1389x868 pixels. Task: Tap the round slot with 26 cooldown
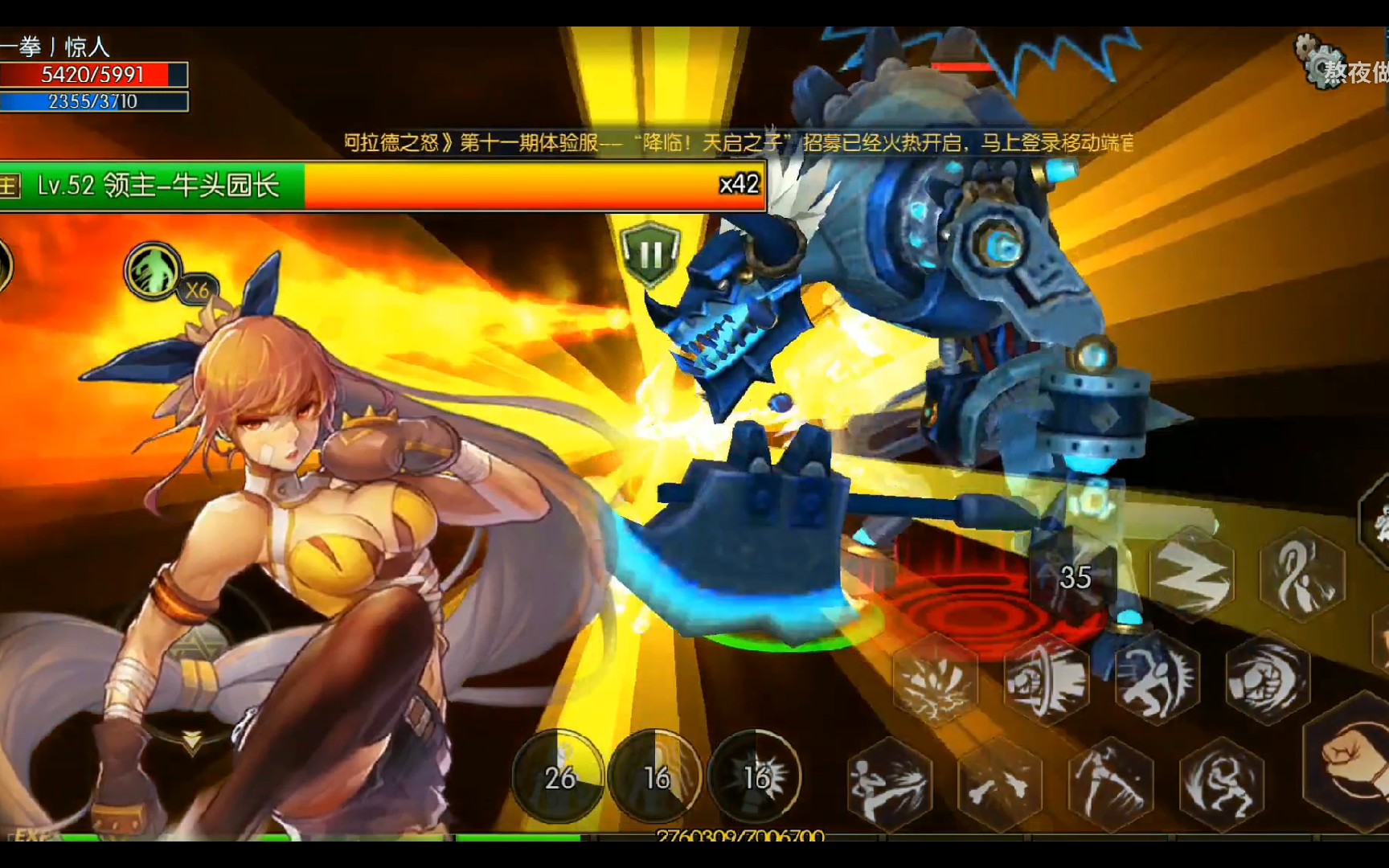tap(559, 776)
